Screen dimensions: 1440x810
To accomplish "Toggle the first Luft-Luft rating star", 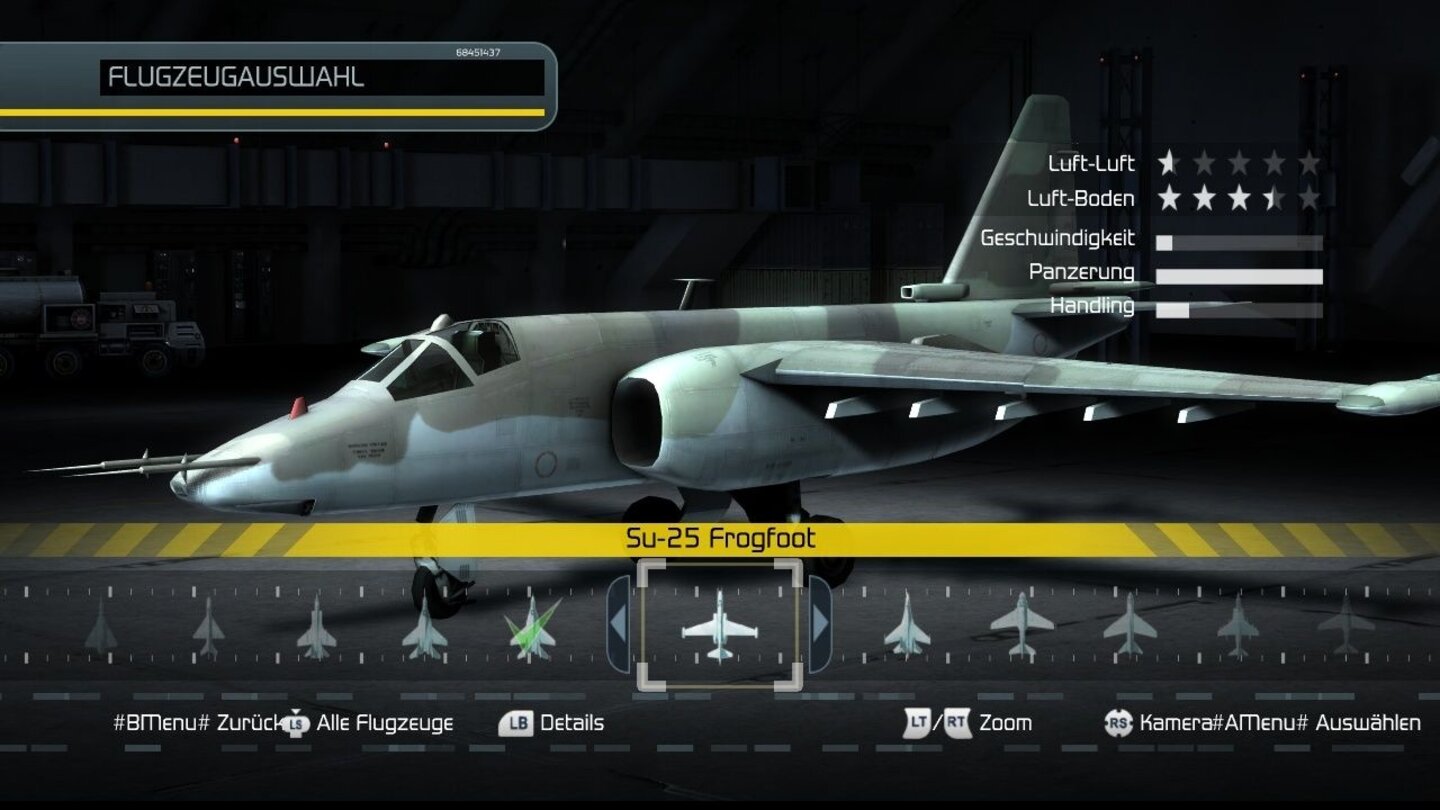I will point(1169,160).
